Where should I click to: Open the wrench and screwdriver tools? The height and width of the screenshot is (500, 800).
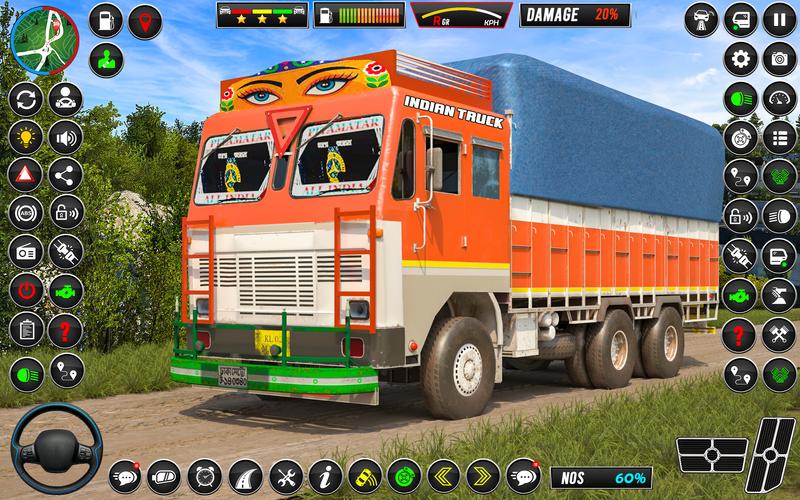[285, 474]
